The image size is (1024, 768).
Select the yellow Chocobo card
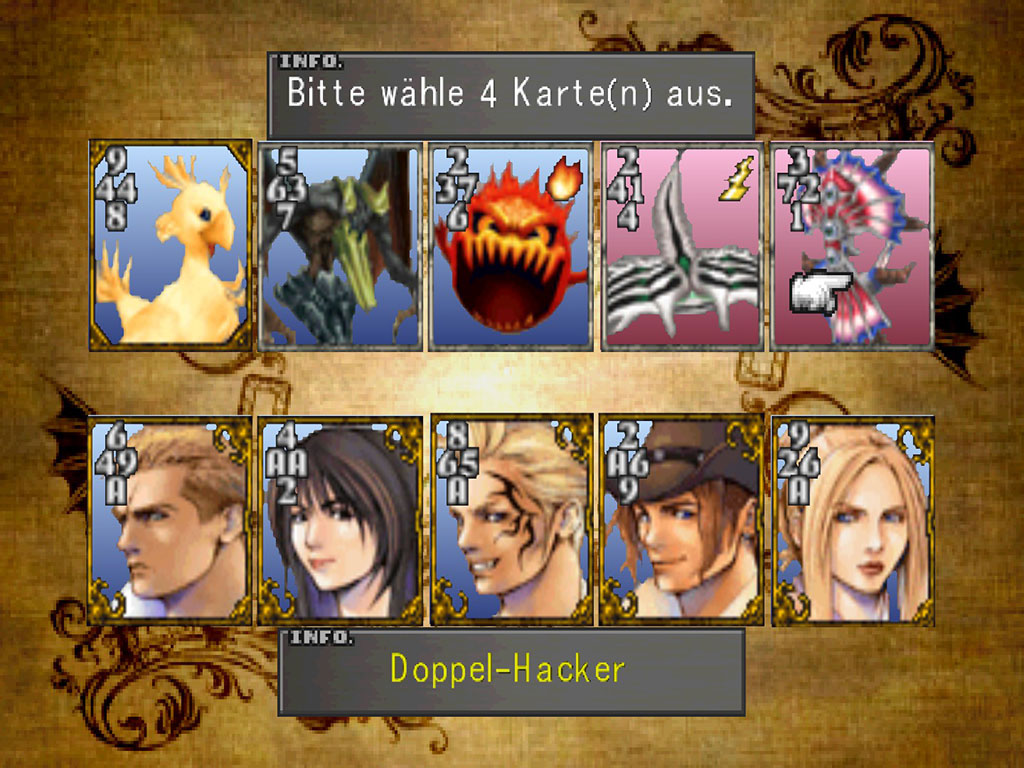(x=170, y=245)
